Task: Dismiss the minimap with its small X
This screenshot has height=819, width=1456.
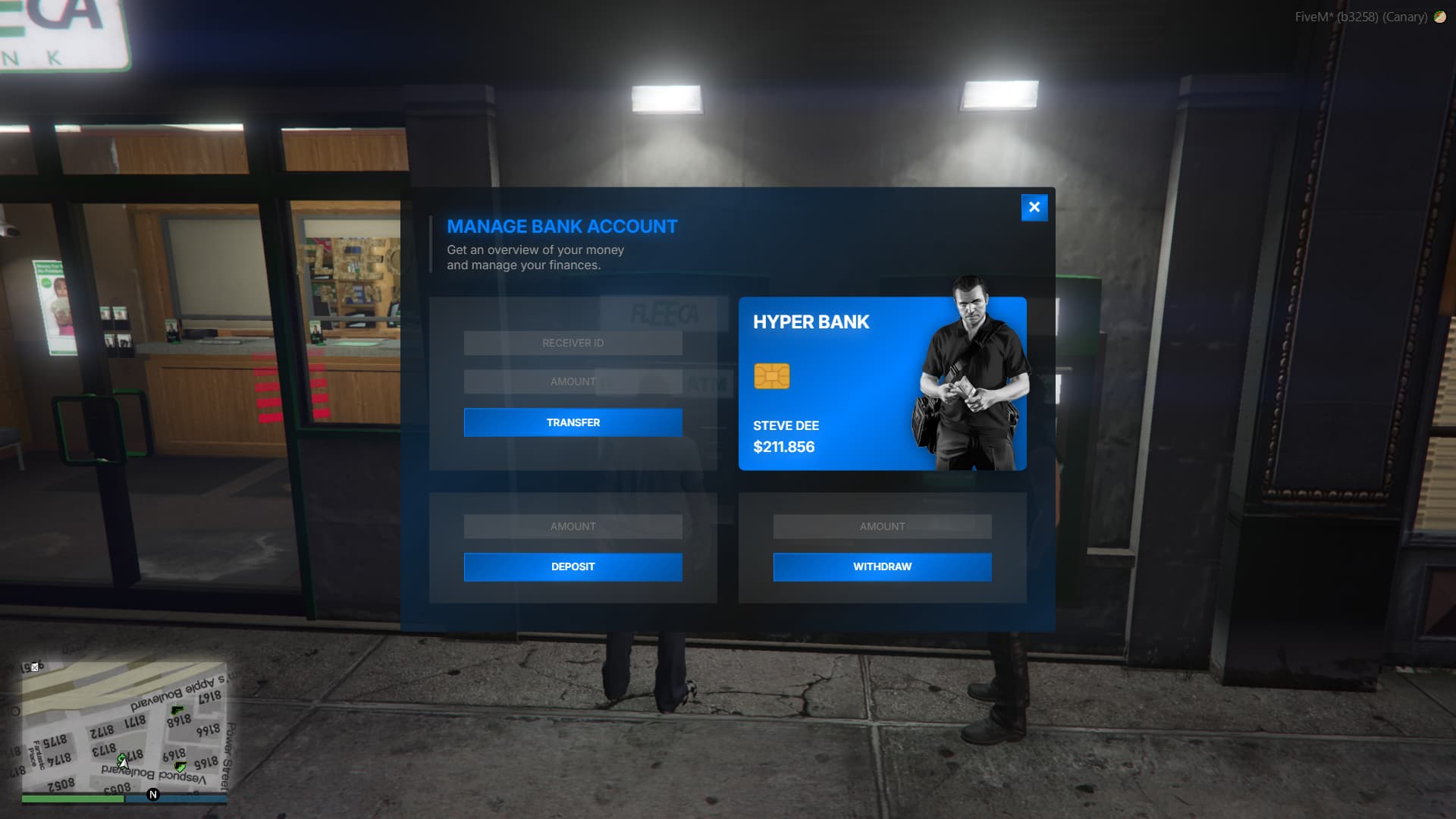Action: [x=34, y=667]
